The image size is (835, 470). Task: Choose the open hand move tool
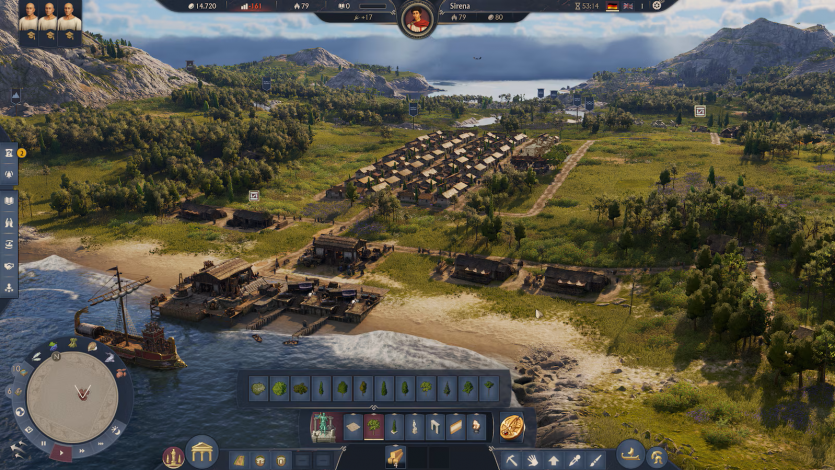click(x=532, y=460)
